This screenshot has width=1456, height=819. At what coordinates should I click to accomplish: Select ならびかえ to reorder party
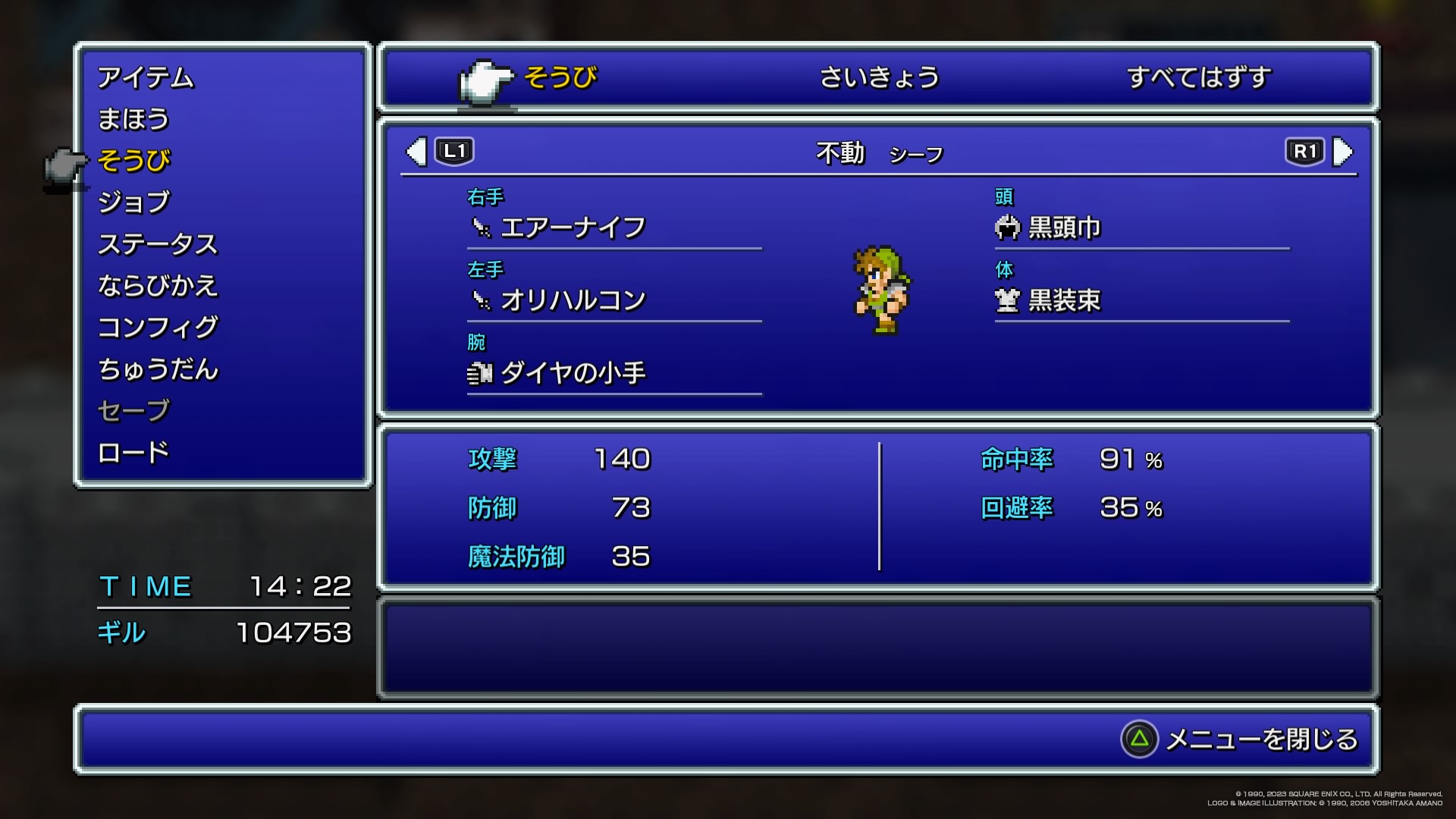pyautogui.click(x=158, y=286)
